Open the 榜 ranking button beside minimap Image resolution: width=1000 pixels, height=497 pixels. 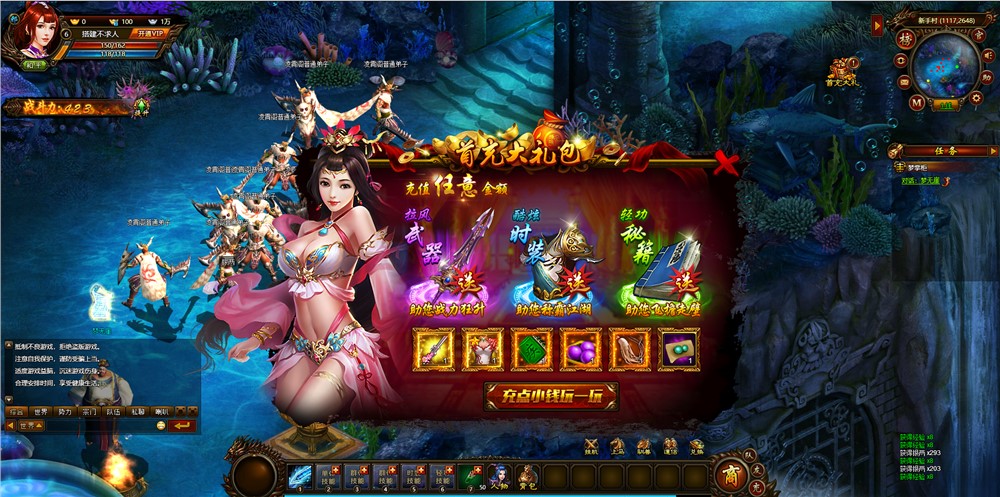903,38
